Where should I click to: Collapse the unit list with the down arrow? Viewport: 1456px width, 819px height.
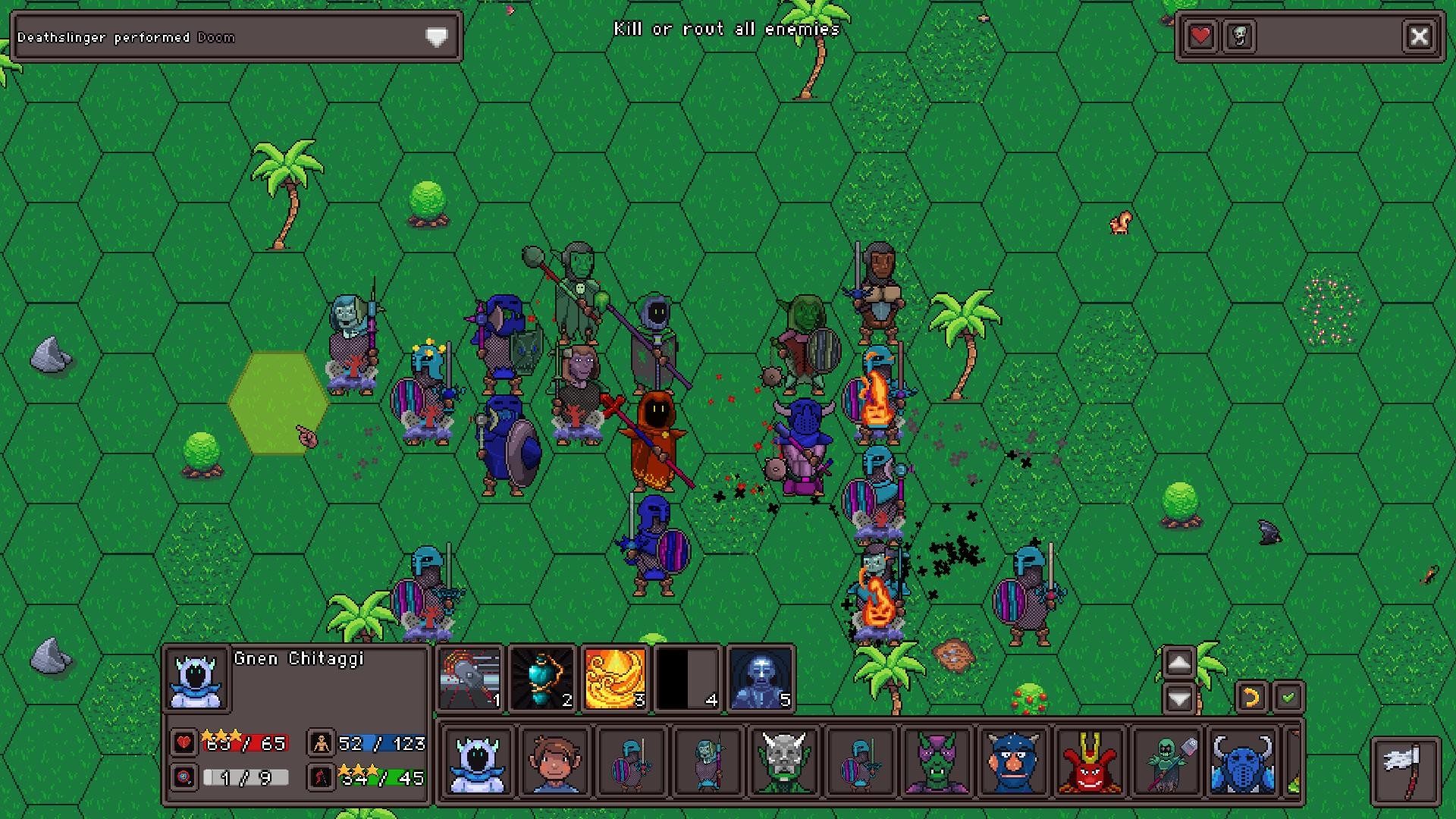pos(1178,698)
